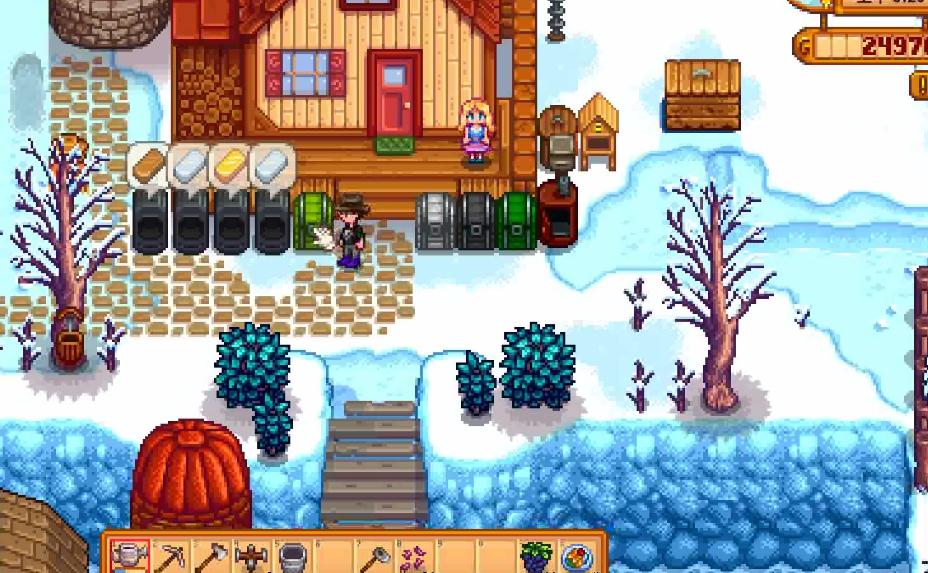The width and height of the screenshot is (928, 573).
Task: Pick the metal pail hotbar slot
Action: [x=292, y=557]
